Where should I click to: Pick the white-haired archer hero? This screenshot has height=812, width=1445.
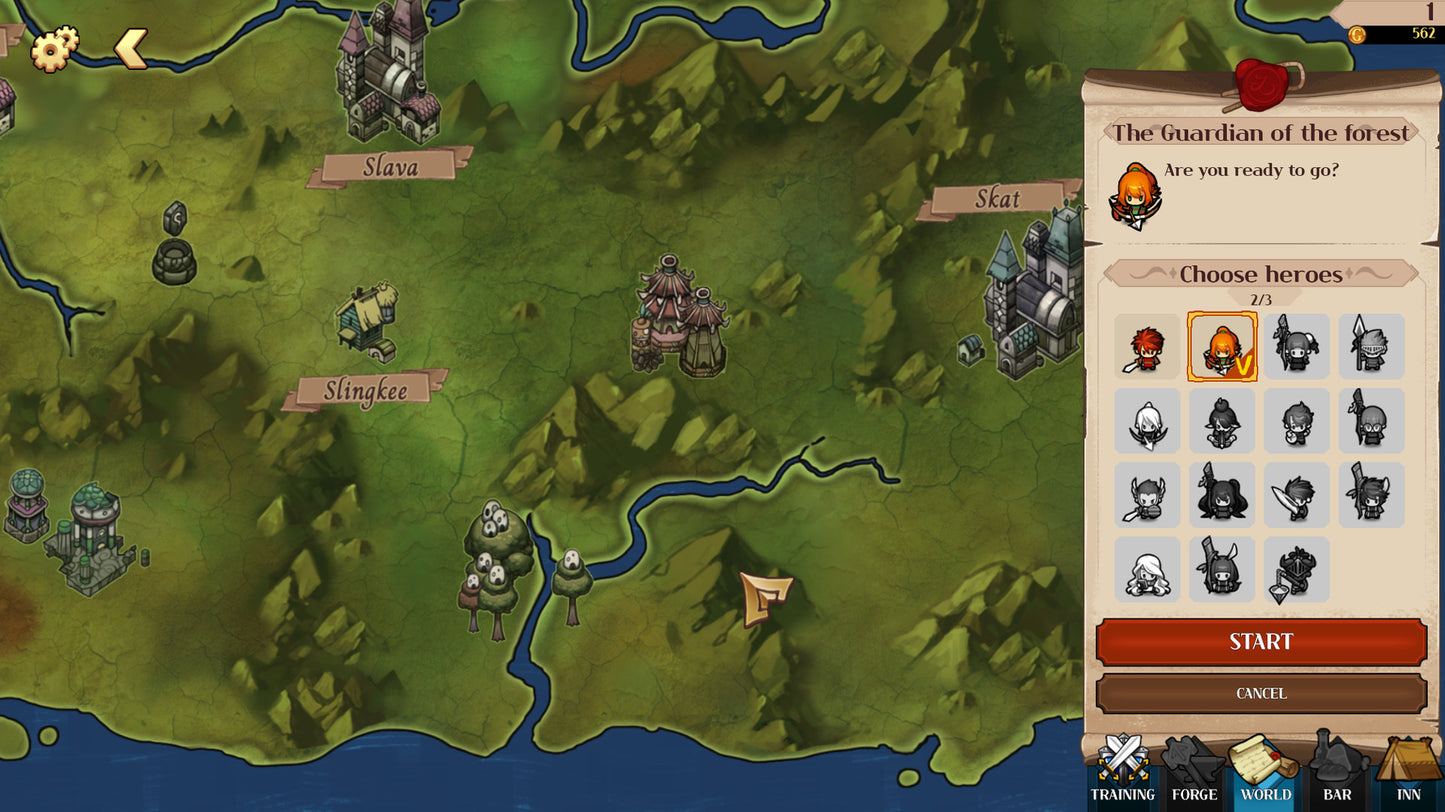tap(1147, 421)
